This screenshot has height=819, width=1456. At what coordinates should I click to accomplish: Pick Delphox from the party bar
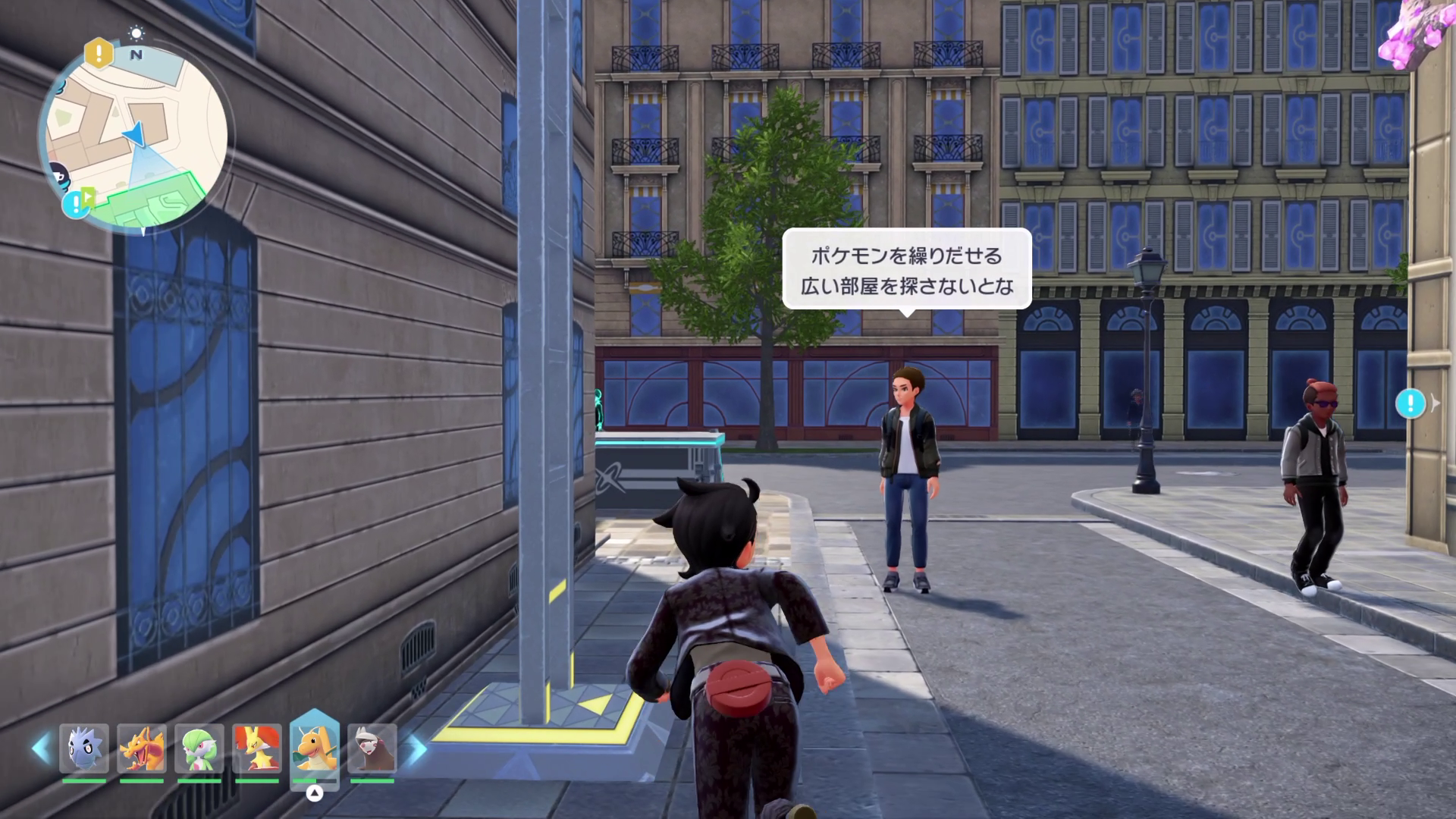point(257,748)
